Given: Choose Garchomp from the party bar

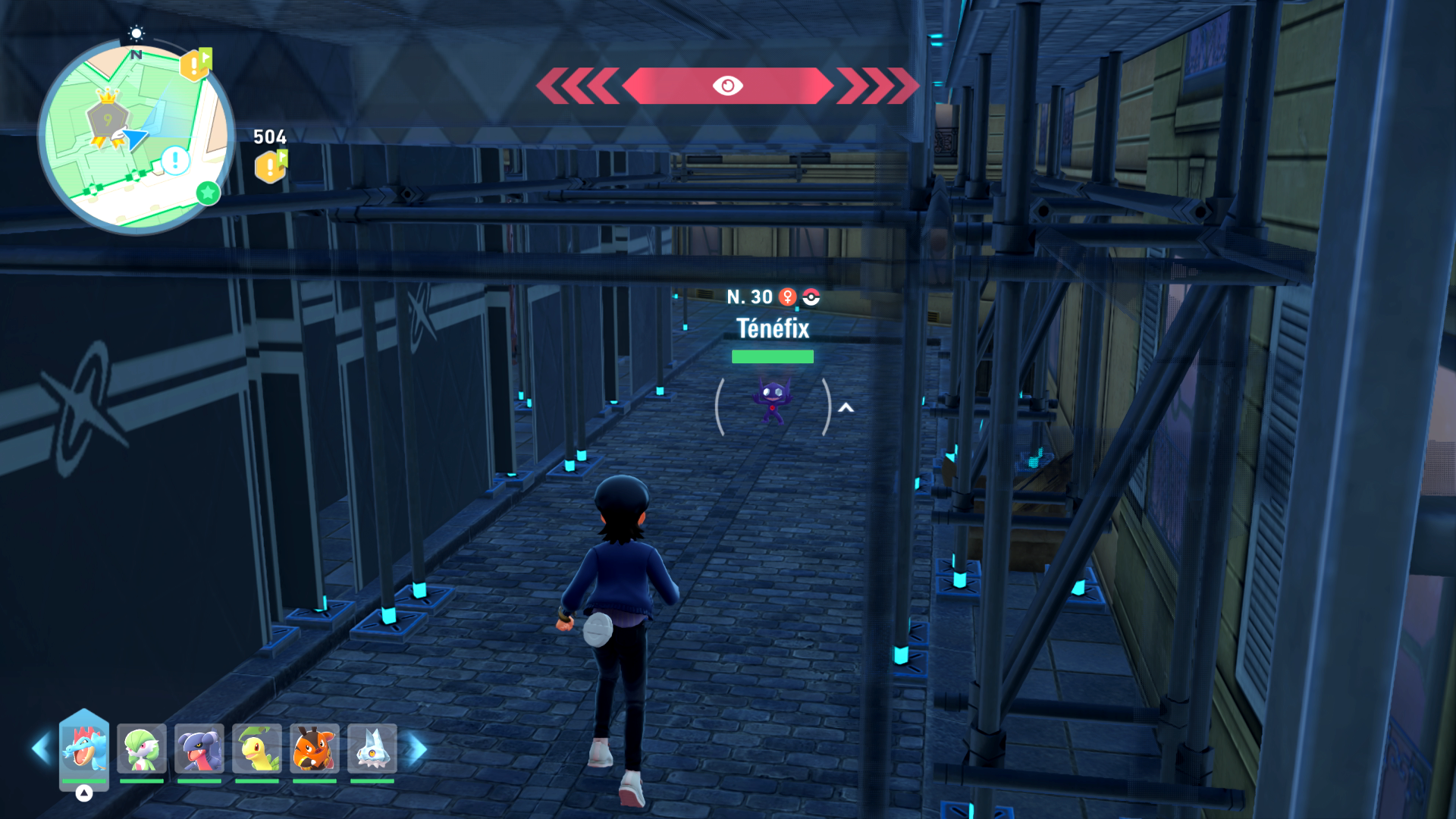Looking at the screenshot, I should (x=199, y=748).
